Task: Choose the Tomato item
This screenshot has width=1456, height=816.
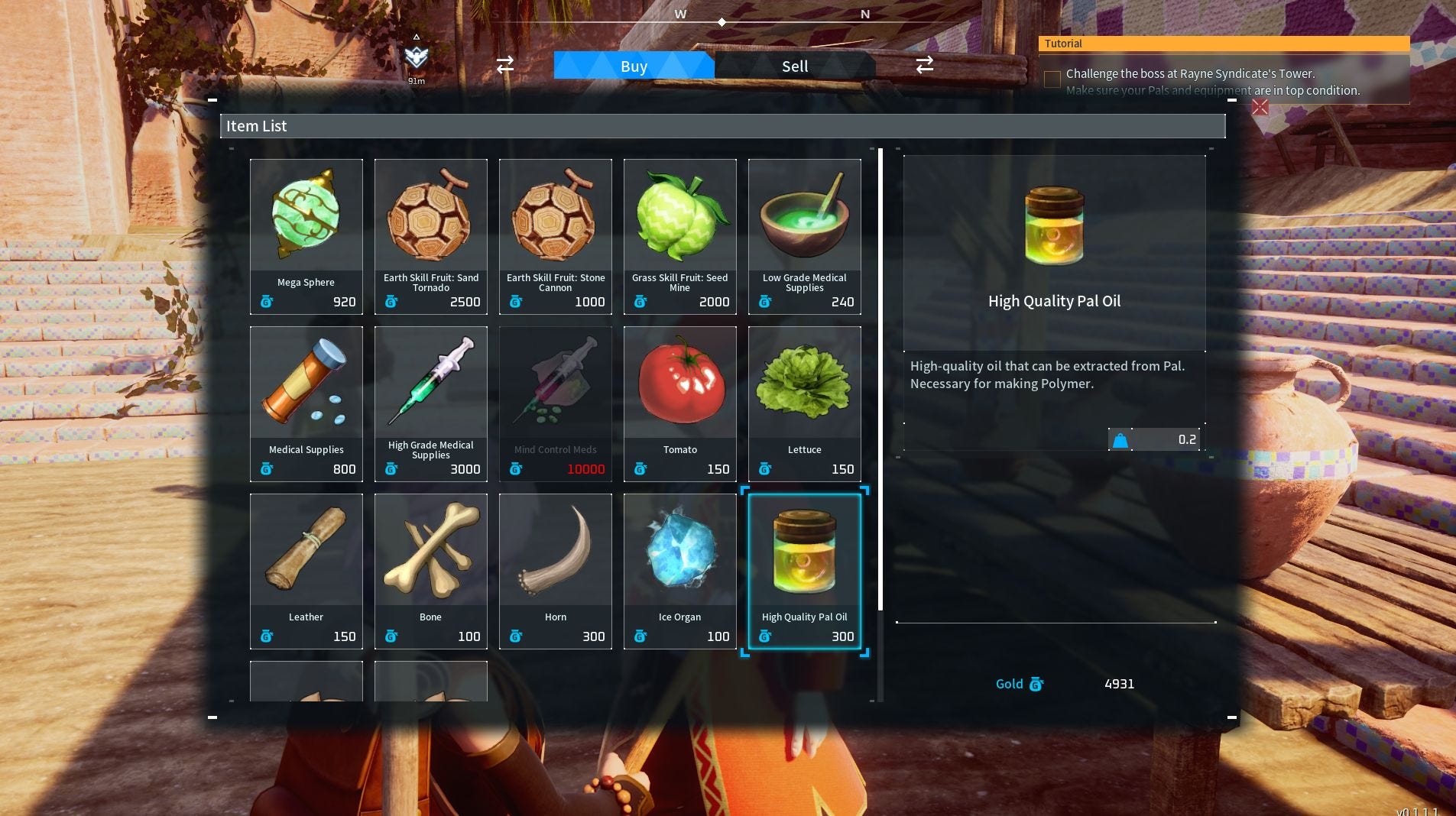Action: pos(679,403)
